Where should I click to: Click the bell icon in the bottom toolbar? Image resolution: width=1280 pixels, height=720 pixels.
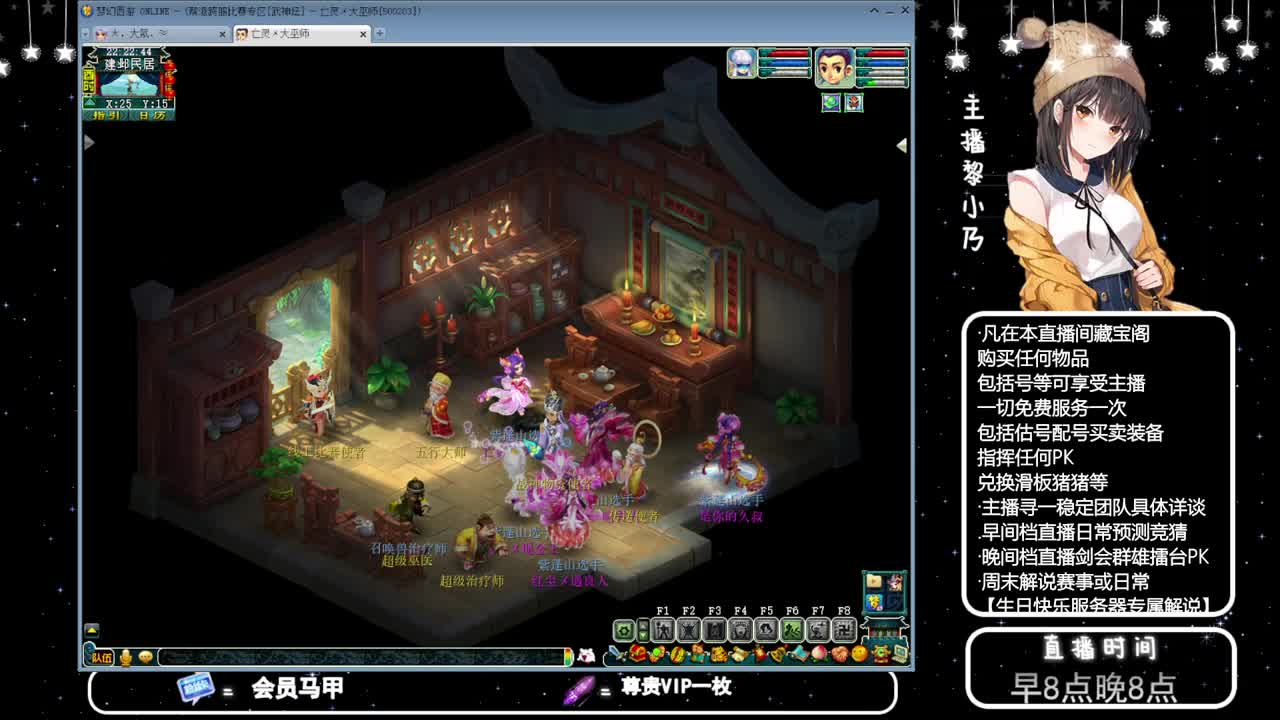pyautogui.click(x=778, y=653)
